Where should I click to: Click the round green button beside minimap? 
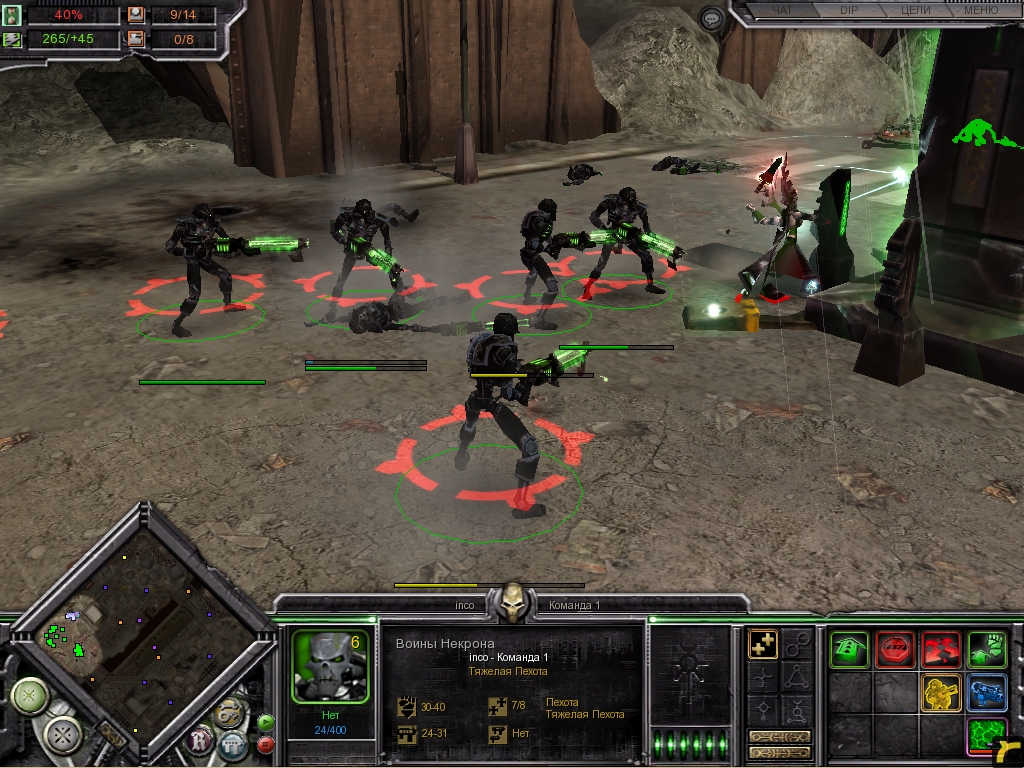(x=30, y=694)
